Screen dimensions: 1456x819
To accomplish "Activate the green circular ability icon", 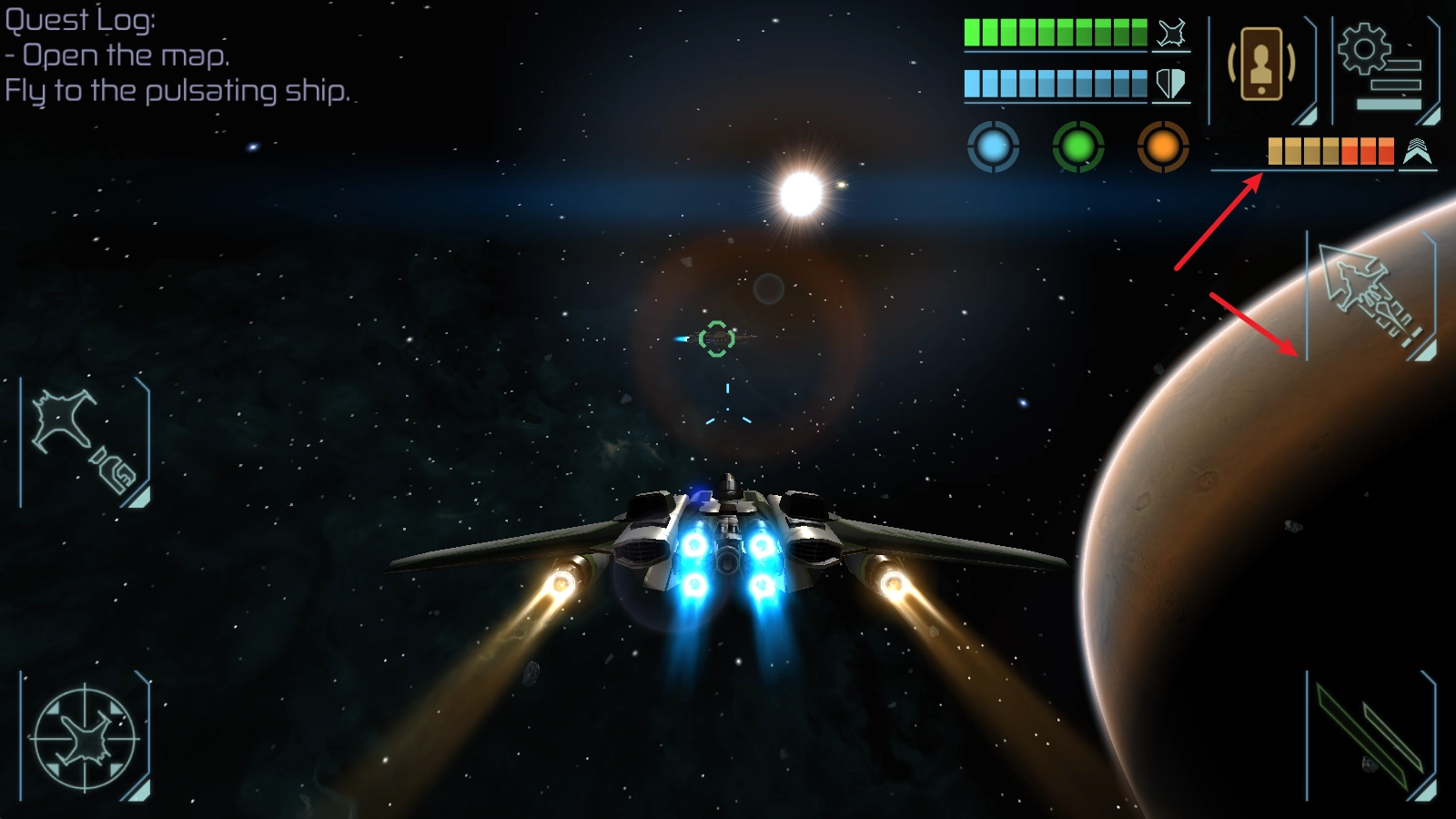I will coord(1077,147).
